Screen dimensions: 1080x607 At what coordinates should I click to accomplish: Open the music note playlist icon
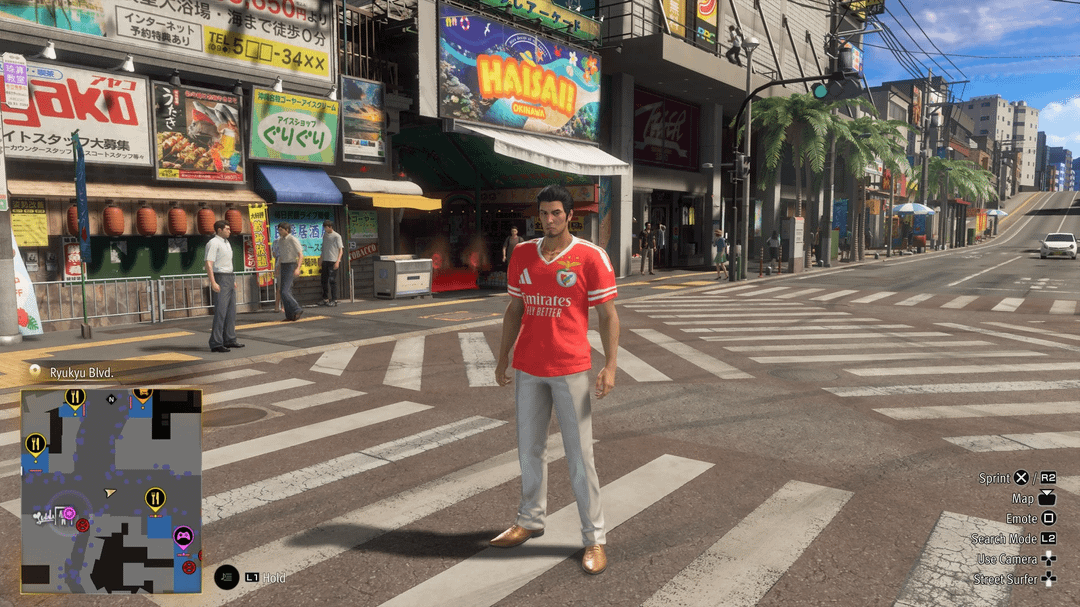coord(227,577)
